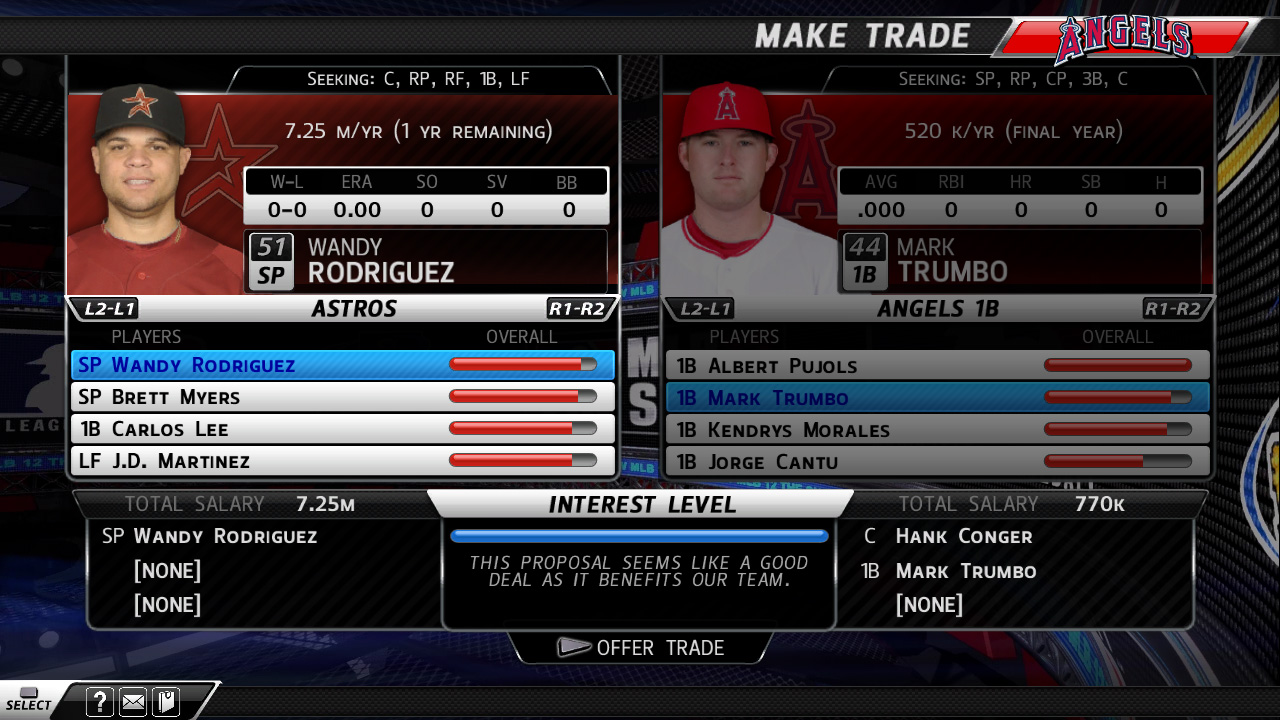Open the notebook icon in bottom bar
Screen dimensions: 1280x720
pyautogui.click(x=165, y=702)
